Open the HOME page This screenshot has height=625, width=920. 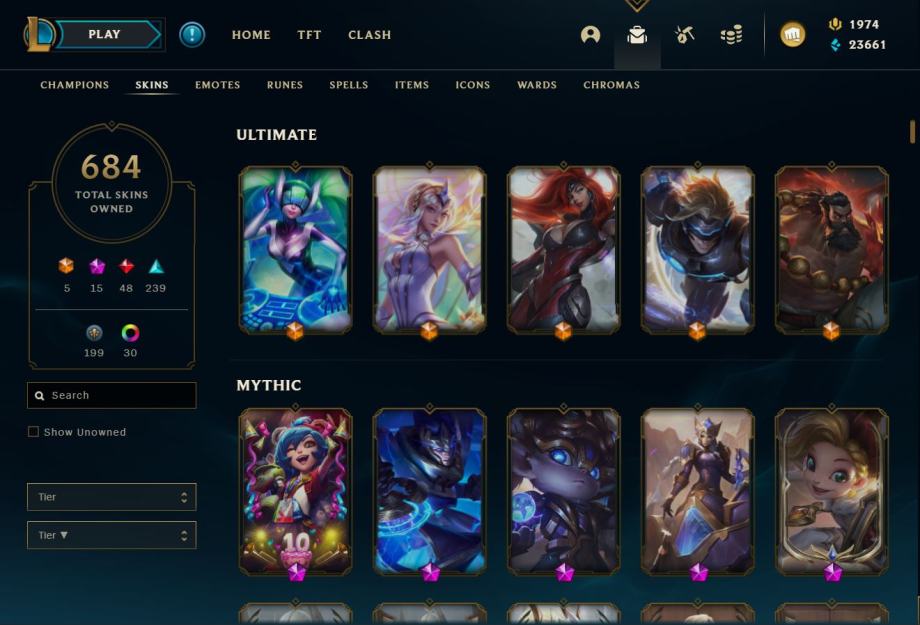tap(251, 35)
